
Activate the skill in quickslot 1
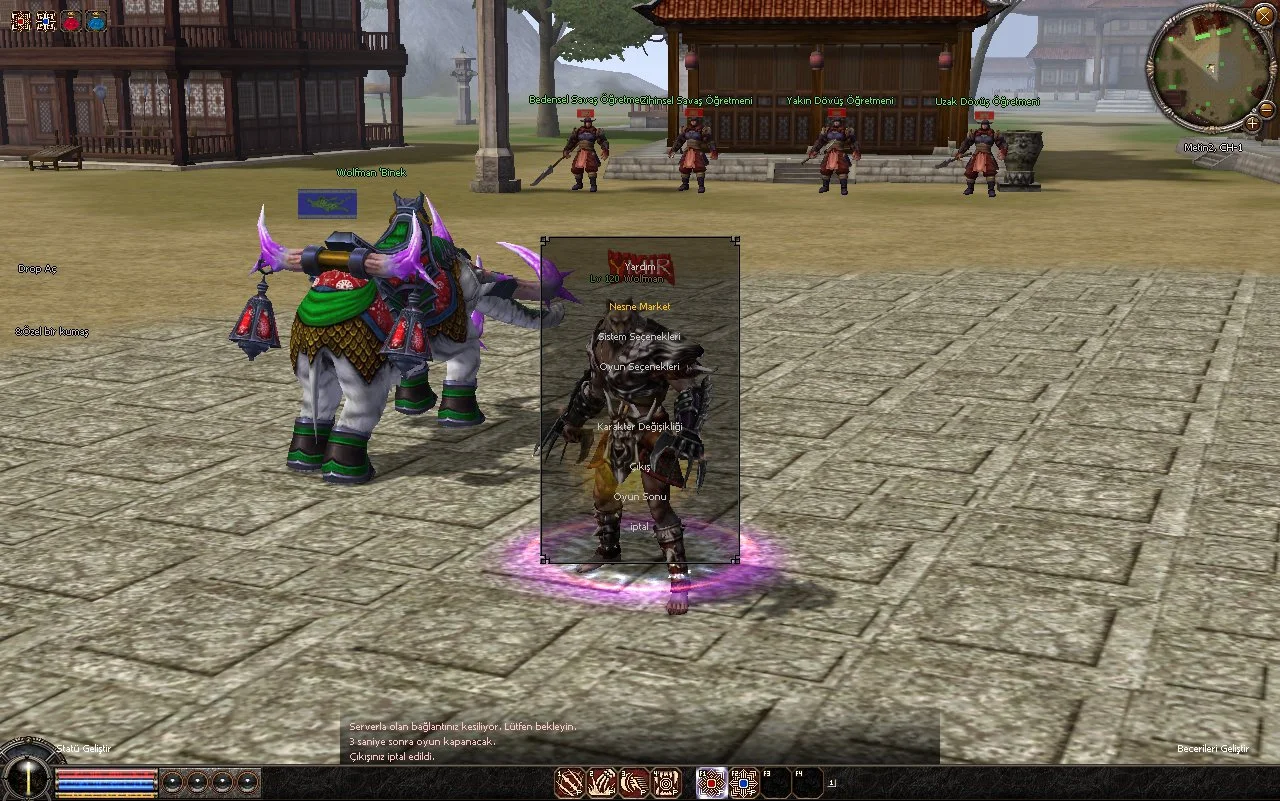570,782
